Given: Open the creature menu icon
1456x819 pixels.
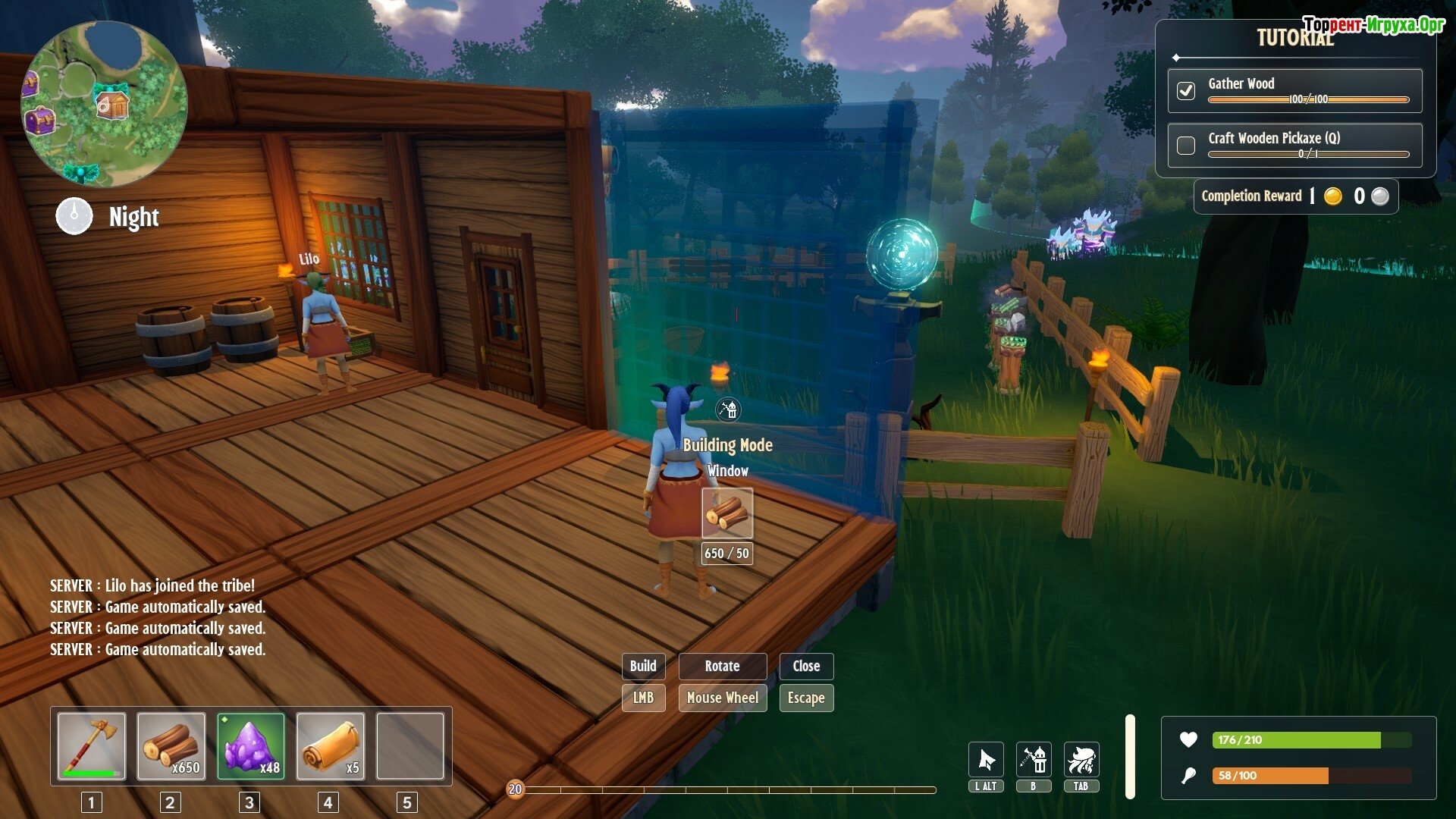Looking at the screenshot, I should click(1081, 759).
